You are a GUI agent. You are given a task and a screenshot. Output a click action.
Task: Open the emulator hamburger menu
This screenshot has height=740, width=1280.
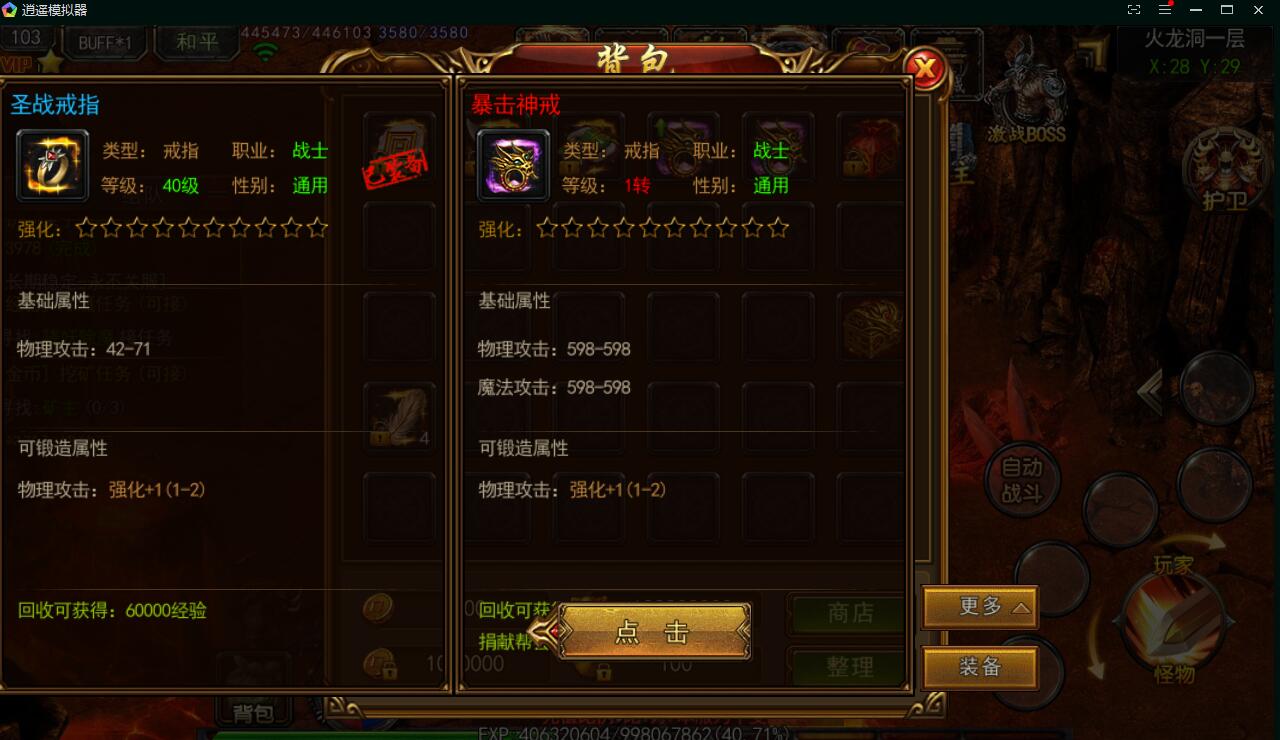coord(1165,10)
